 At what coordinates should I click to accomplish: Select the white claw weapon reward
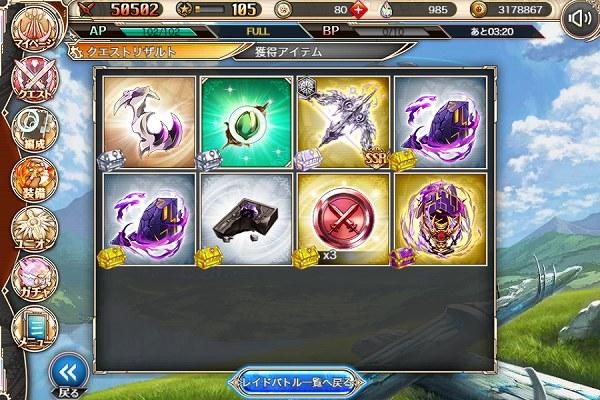tap(148, 121)
